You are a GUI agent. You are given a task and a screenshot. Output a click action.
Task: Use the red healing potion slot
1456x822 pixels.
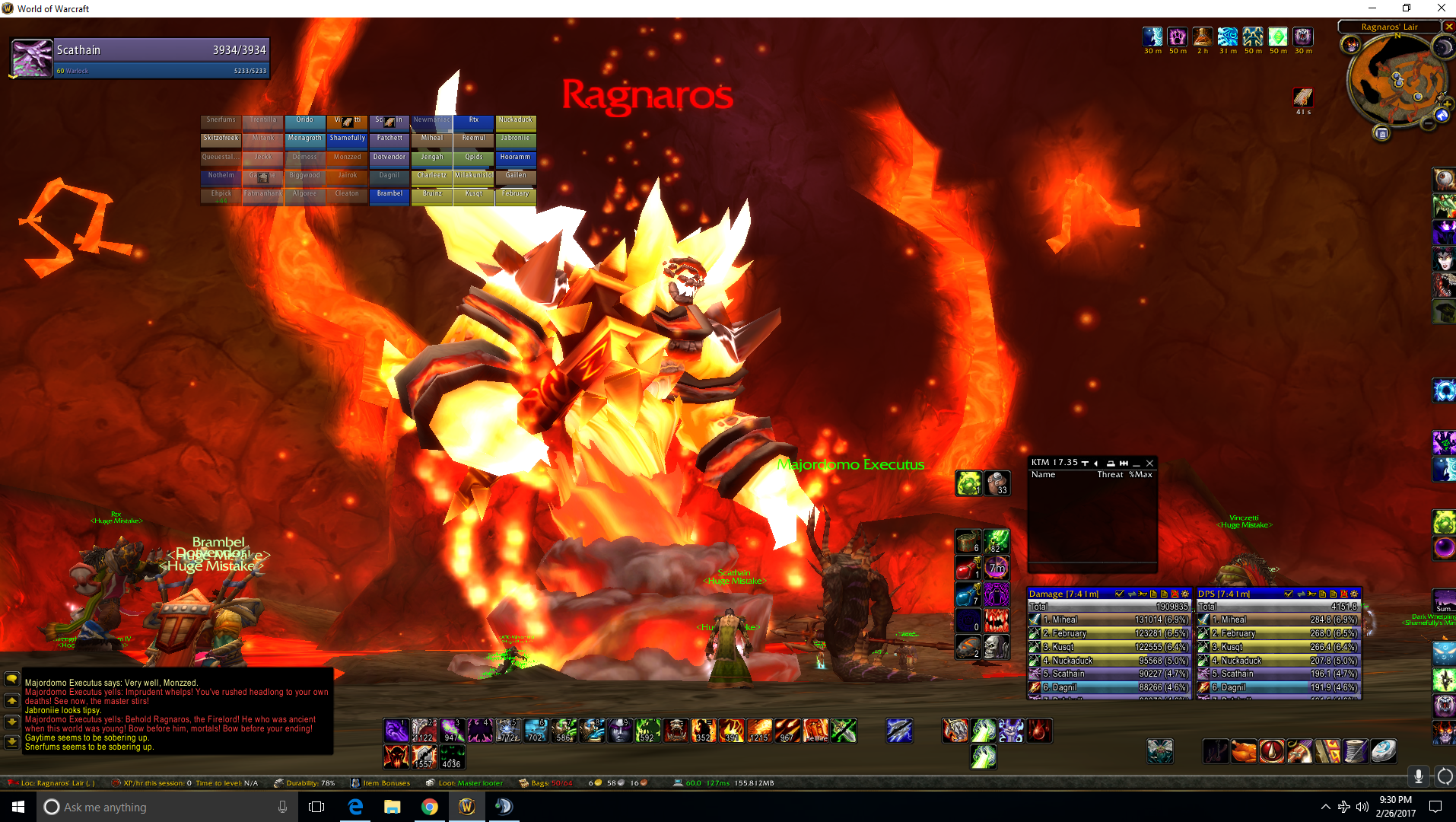pyautogui.click(x=968, y=569)
